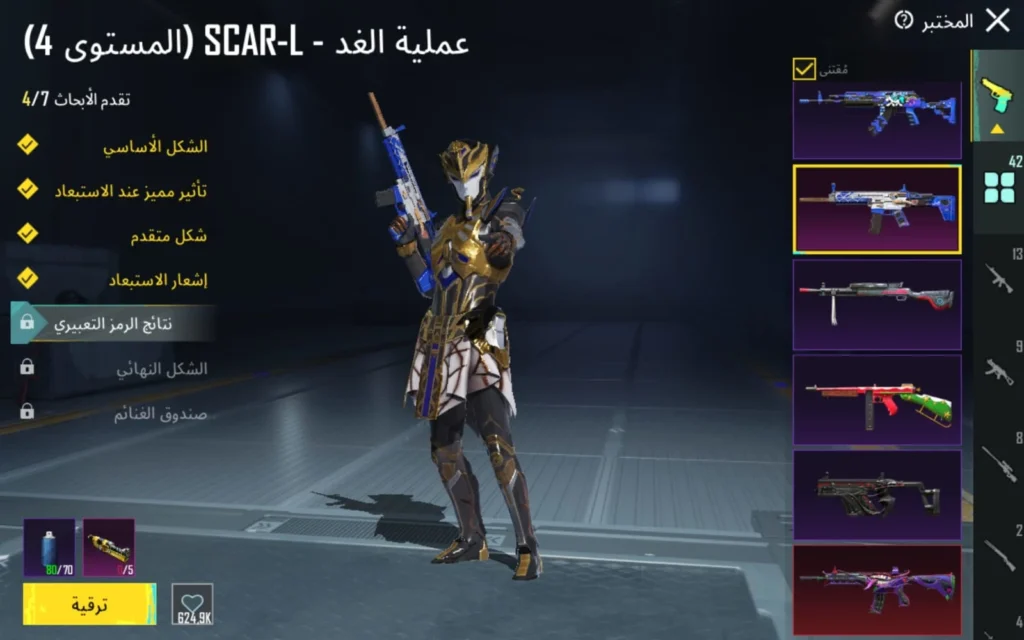Screen dimensions: 1024x640
Task: View the locked نتائج الرمز التعبيري research stage
Action: [x=115, y=324]
